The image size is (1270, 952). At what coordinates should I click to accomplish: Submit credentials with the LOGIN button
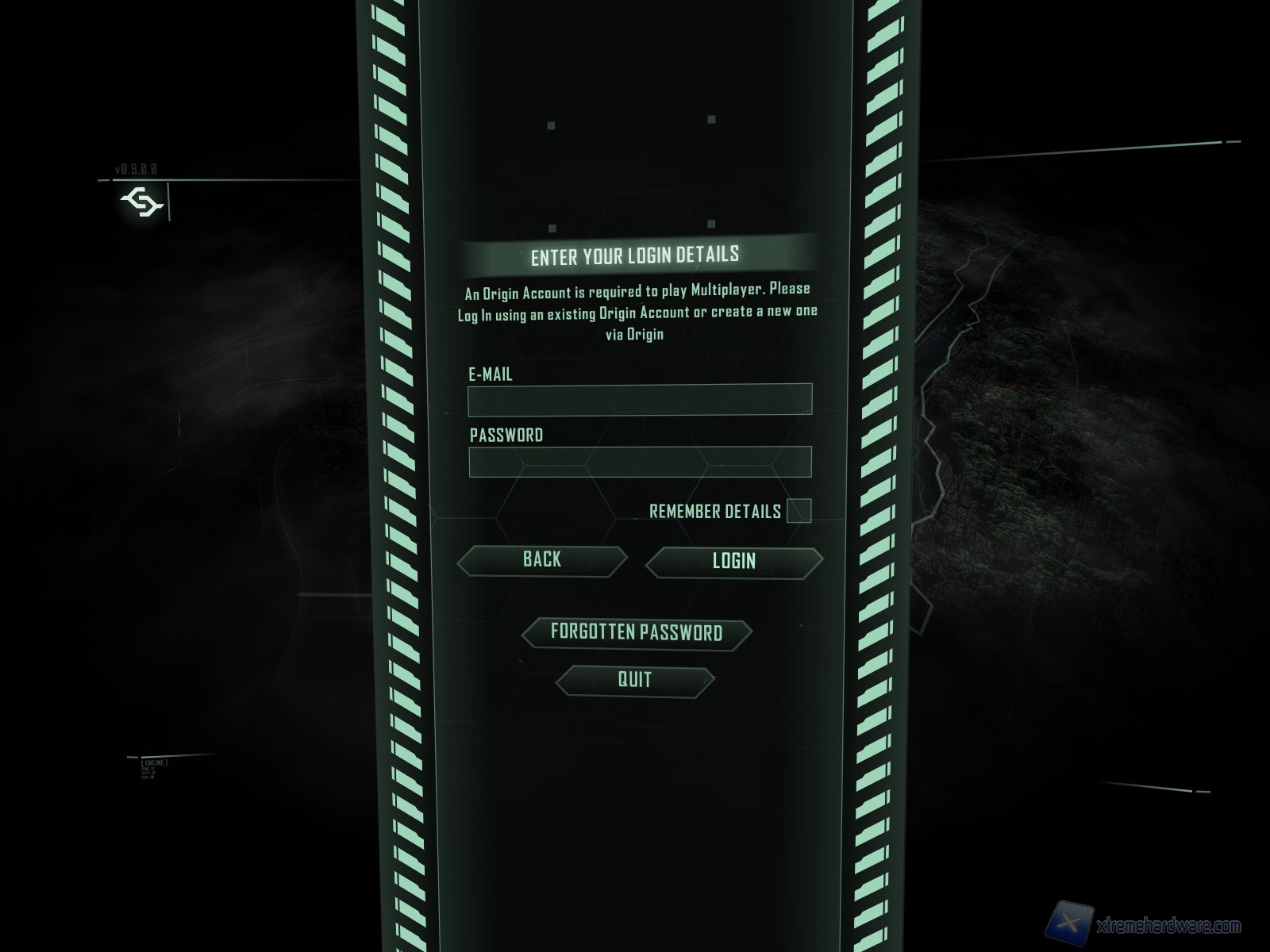tap(734, 562)
